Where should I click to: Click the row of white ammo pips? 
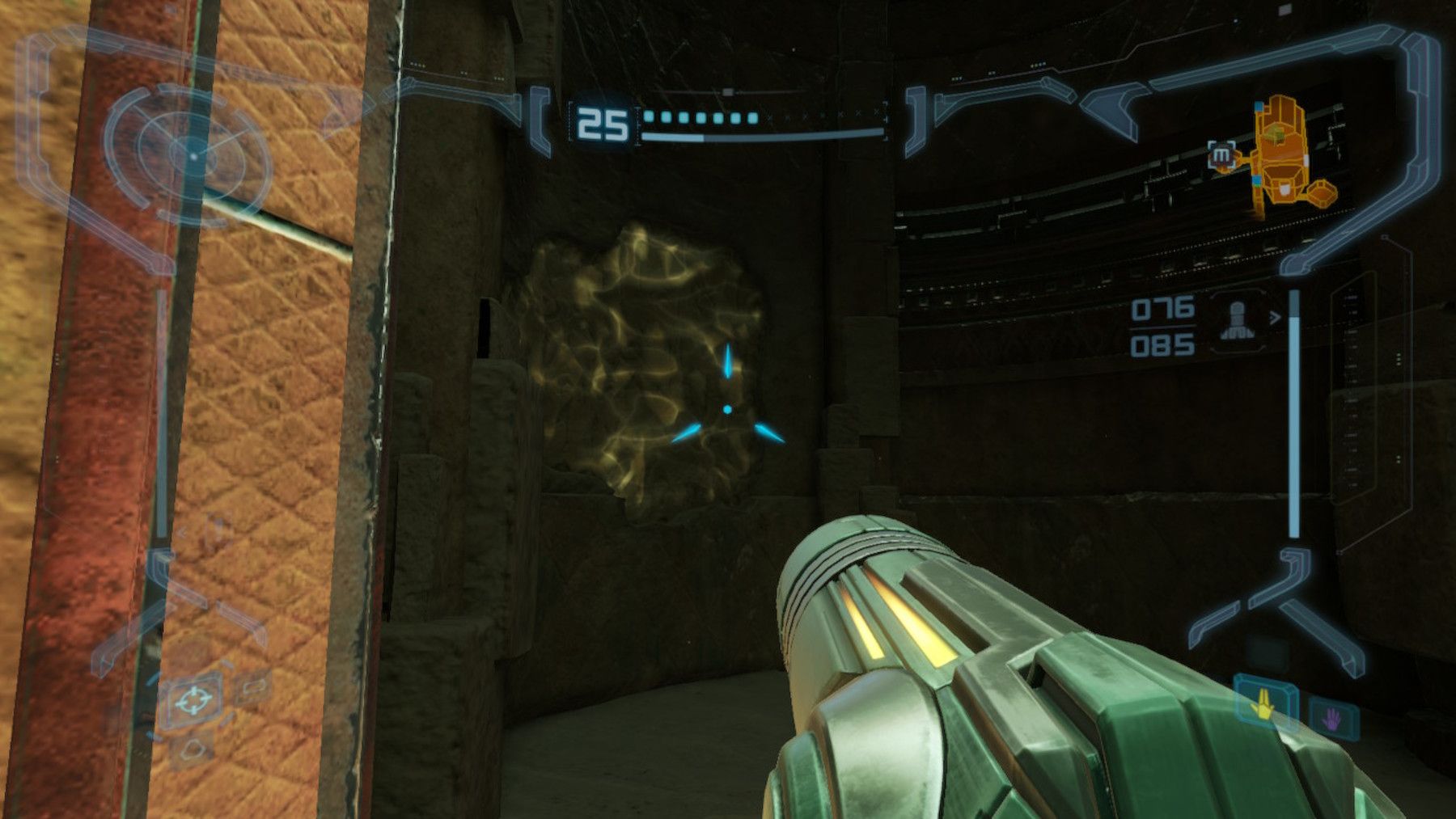pyautogui.click(x=700, y=116)
